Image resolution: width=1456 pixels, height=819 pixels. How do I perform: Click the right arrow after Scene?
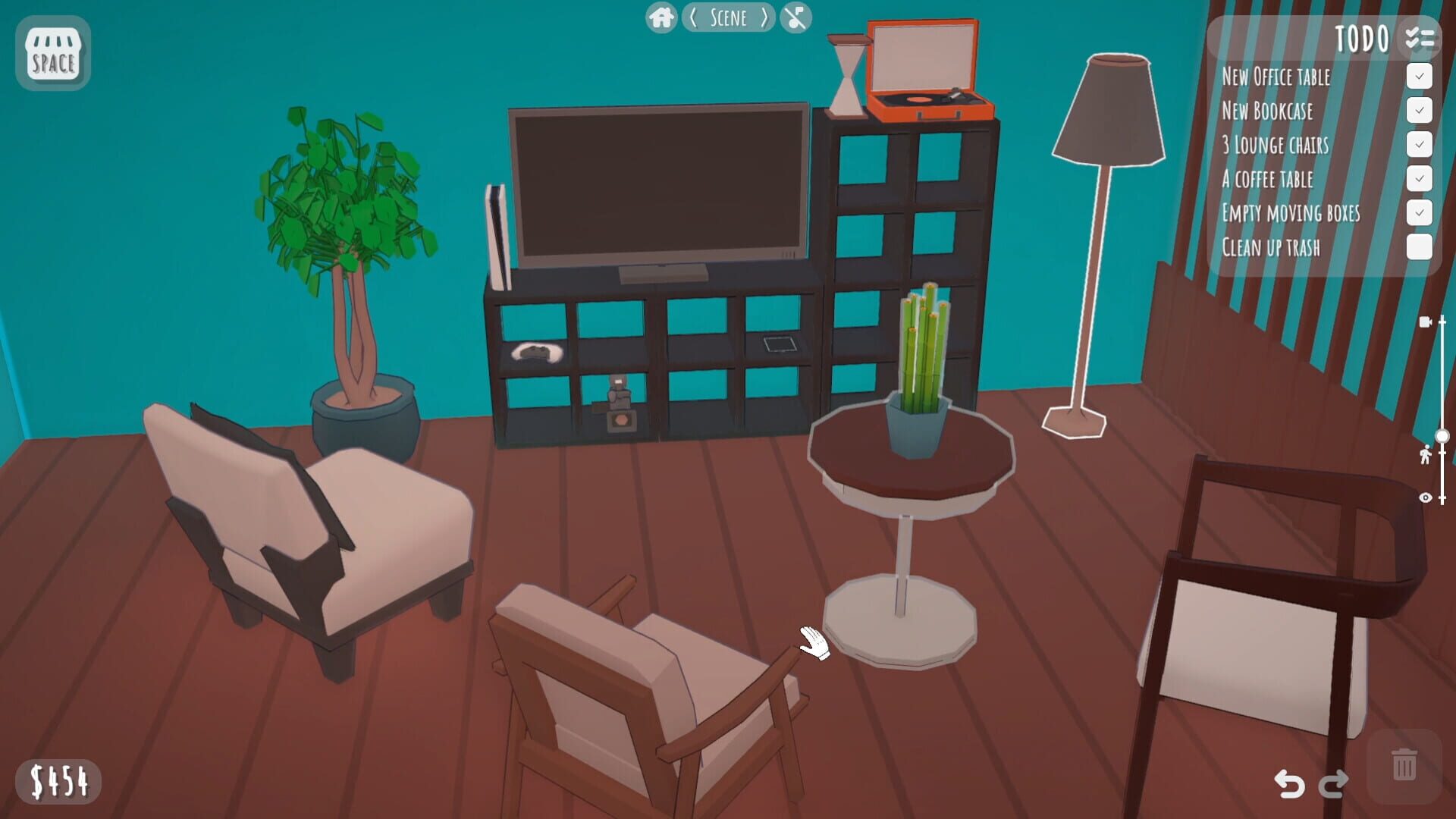(x=764, y=18)
